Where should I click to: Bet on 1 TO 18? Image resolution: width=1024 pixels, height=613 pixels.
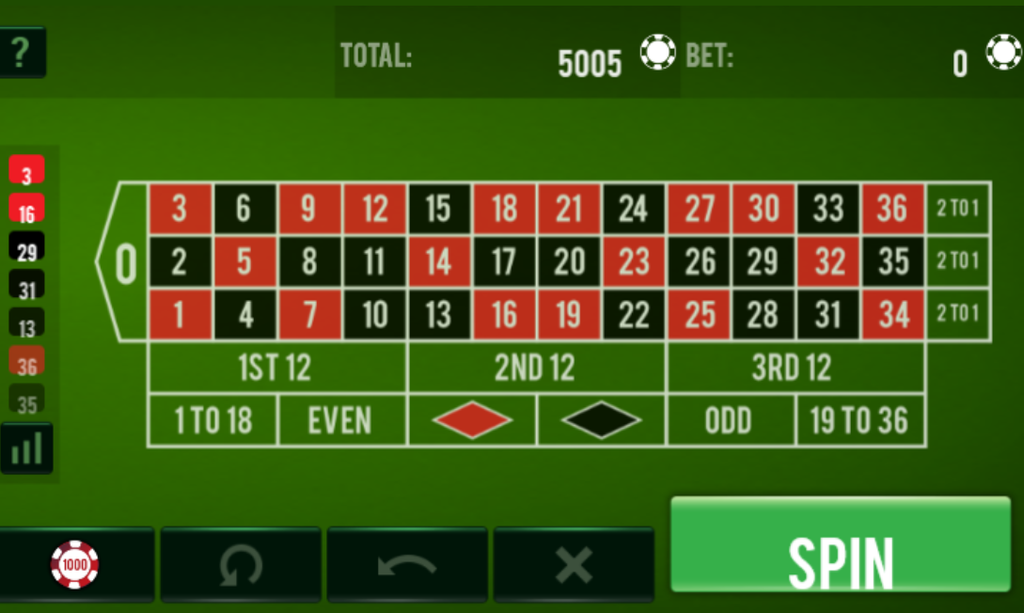click(212, 421)
